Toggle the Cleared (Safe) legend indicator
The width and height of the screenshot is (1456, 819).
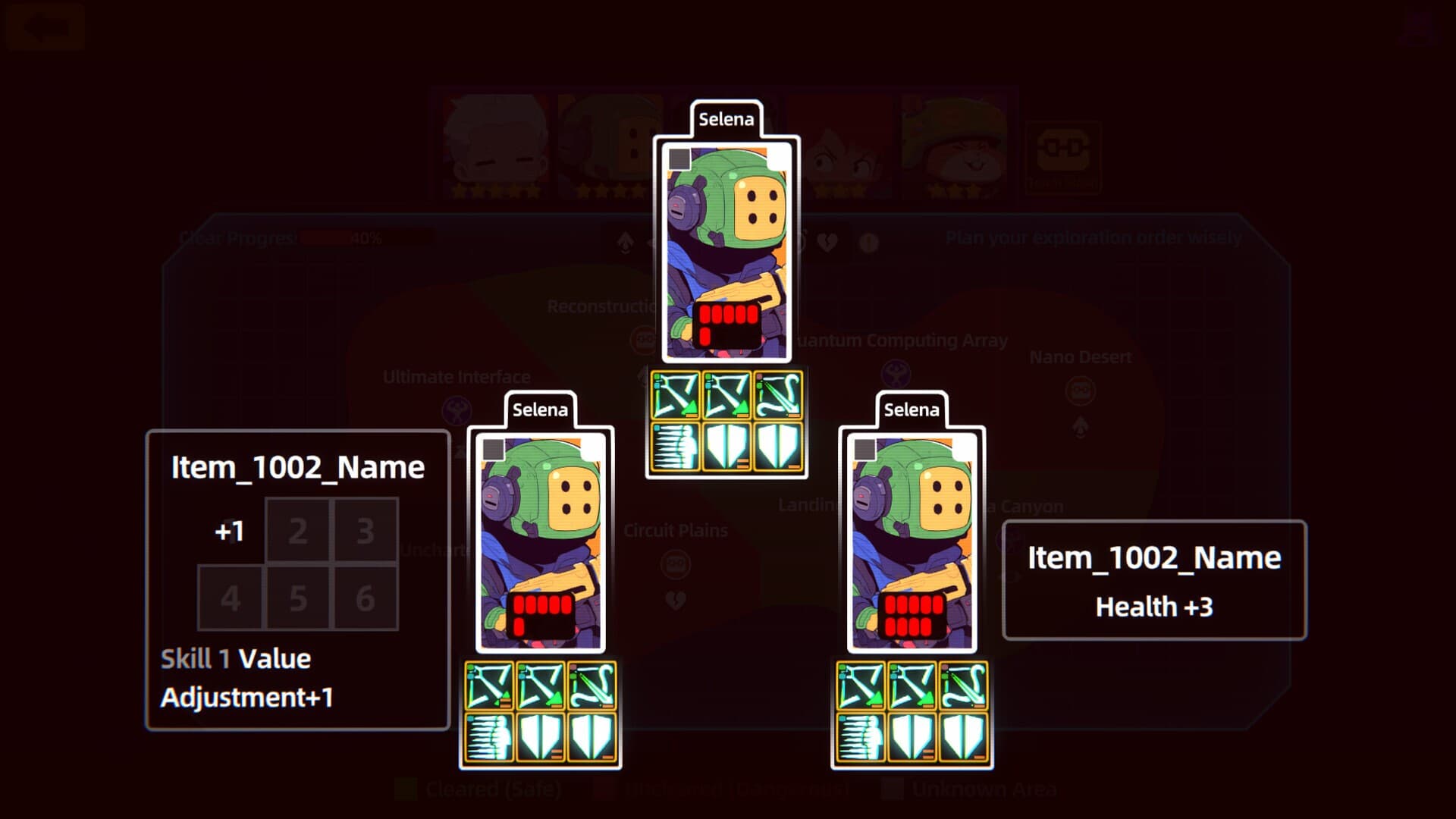click(x=406, y=789)
